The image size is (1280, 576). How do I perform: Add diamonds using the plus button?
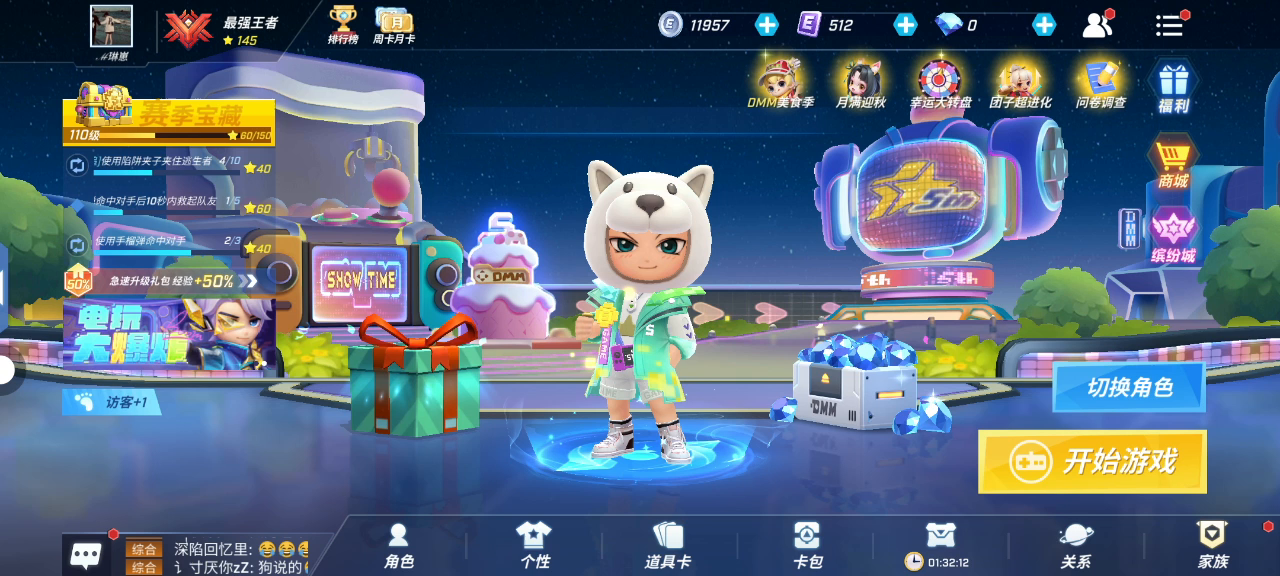point(1044,25)
